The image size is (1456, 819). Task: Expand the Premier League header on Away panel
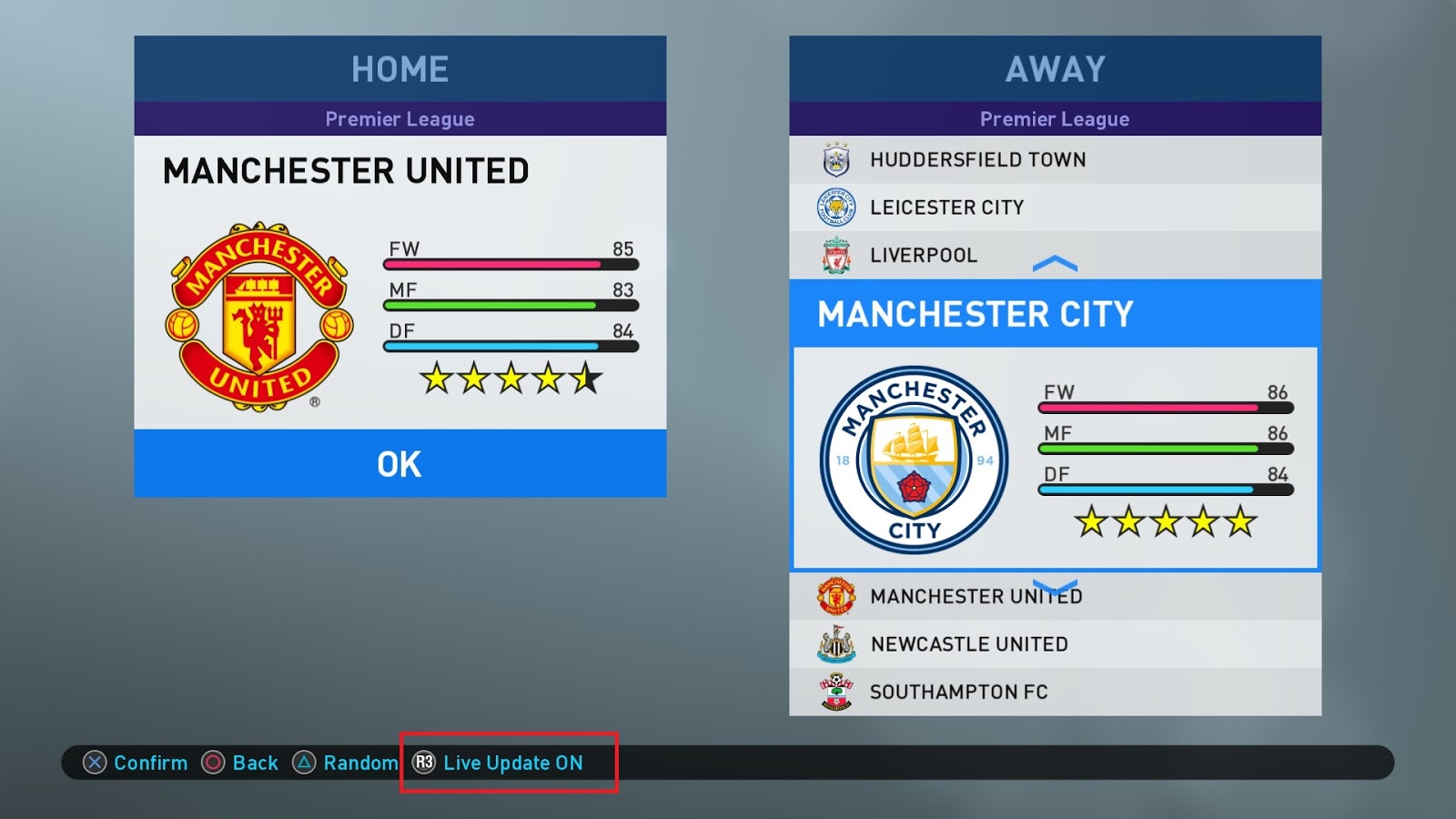(x=1054, y=118)
